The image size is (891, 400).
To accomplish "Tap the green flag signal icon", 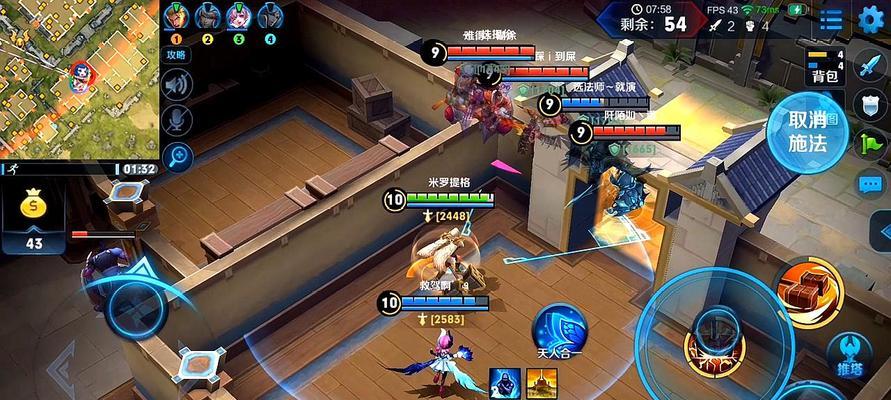I will click(870, 144).
